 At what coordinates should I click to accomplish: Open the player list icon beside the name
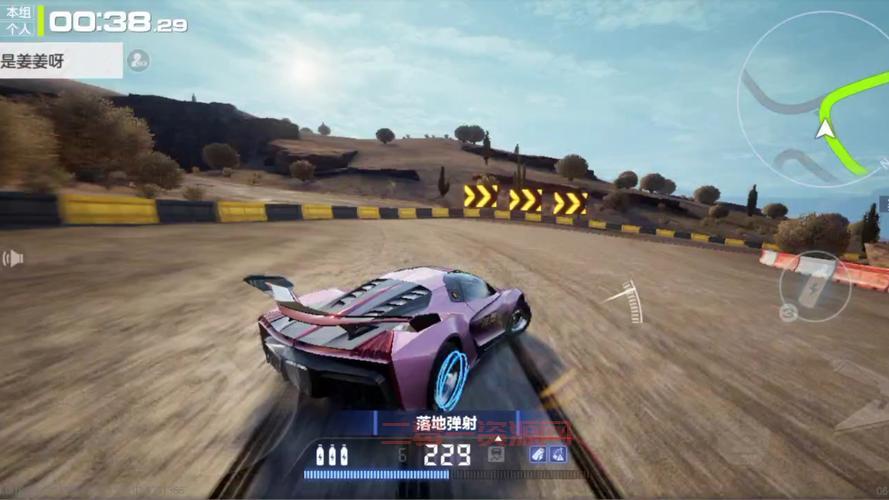click(x=138, y=61)
